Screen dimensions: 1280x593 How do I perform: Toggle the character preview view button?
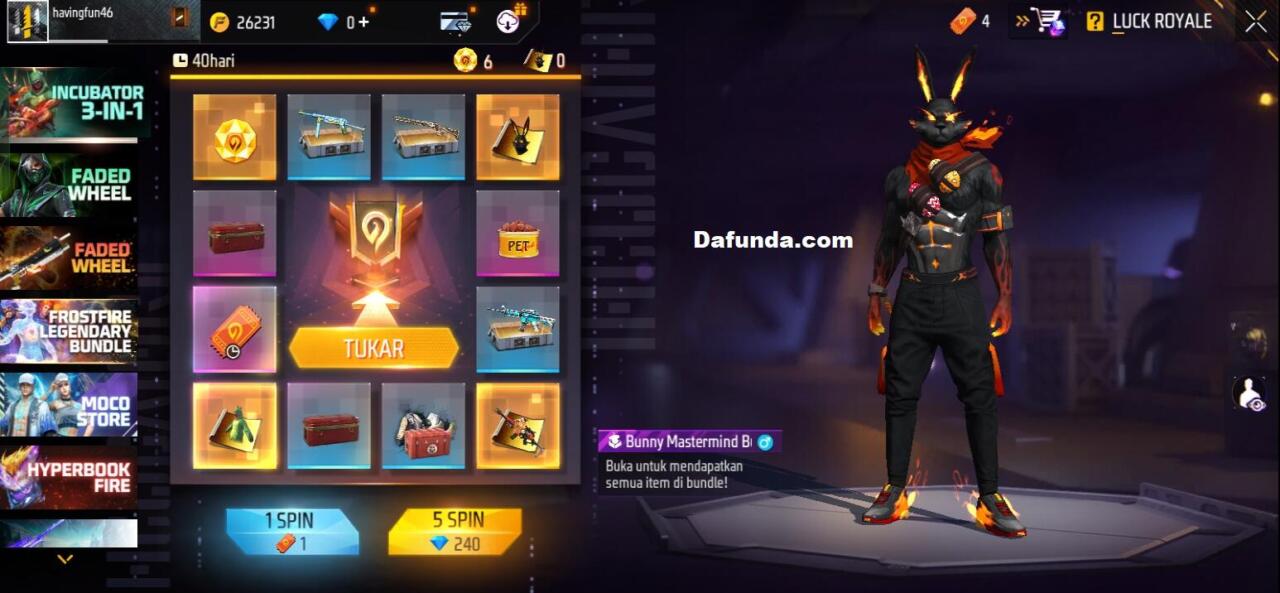[x=1250, y=393]
